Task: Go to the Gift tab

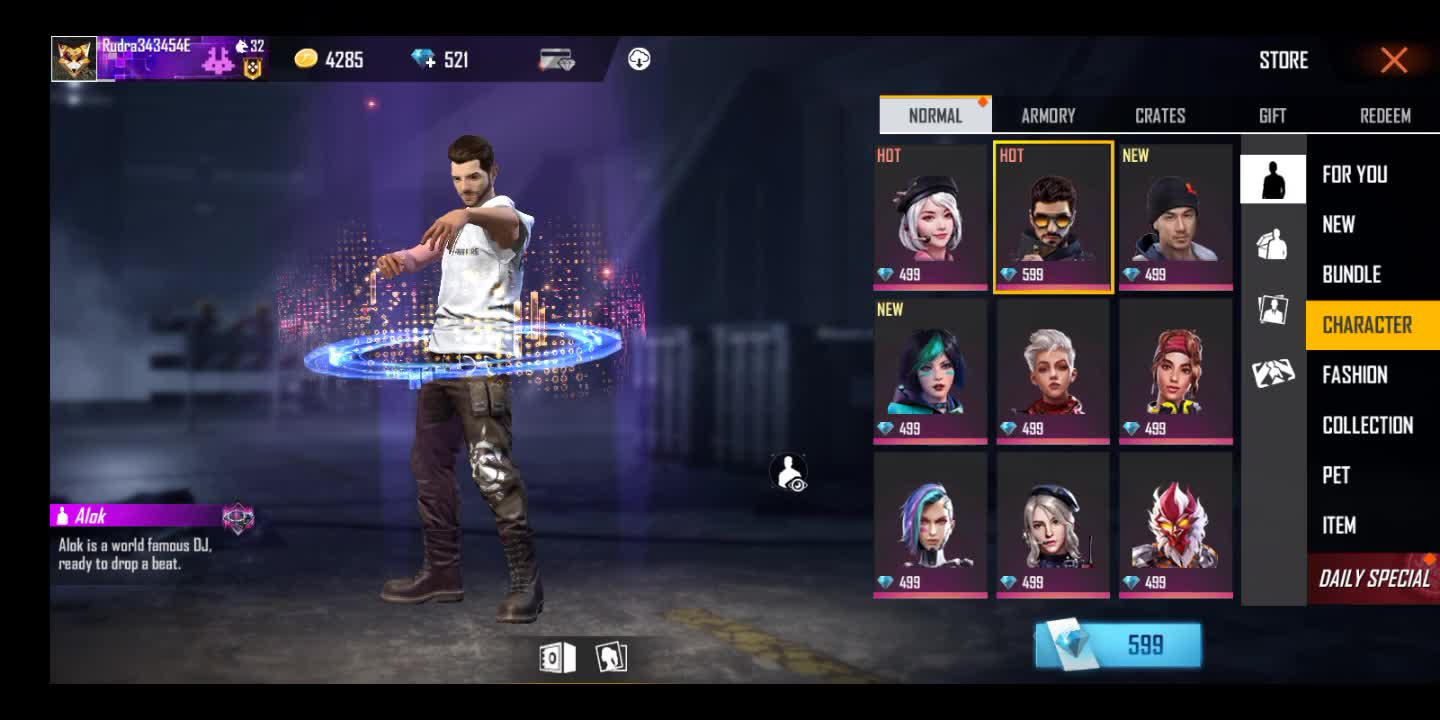Action: click(x=1272, y=116)
